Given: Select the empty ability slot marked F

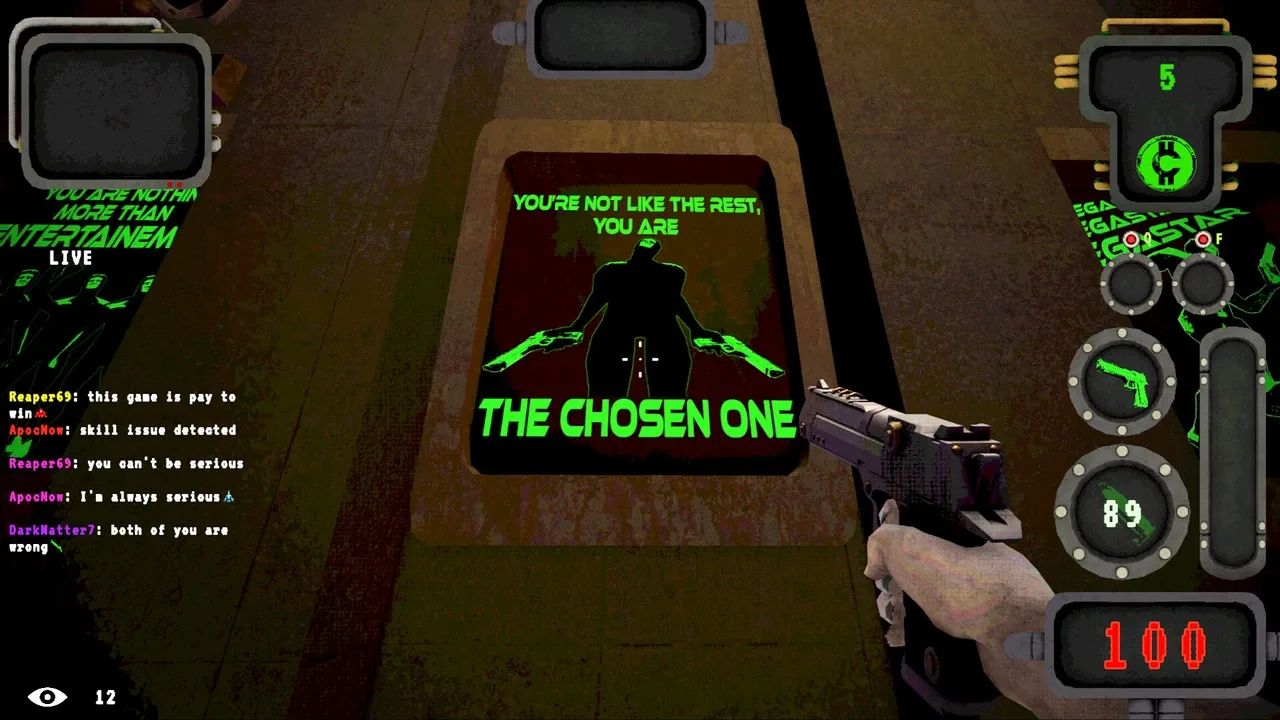Looking at the screenshot, I should (1202, 283).
